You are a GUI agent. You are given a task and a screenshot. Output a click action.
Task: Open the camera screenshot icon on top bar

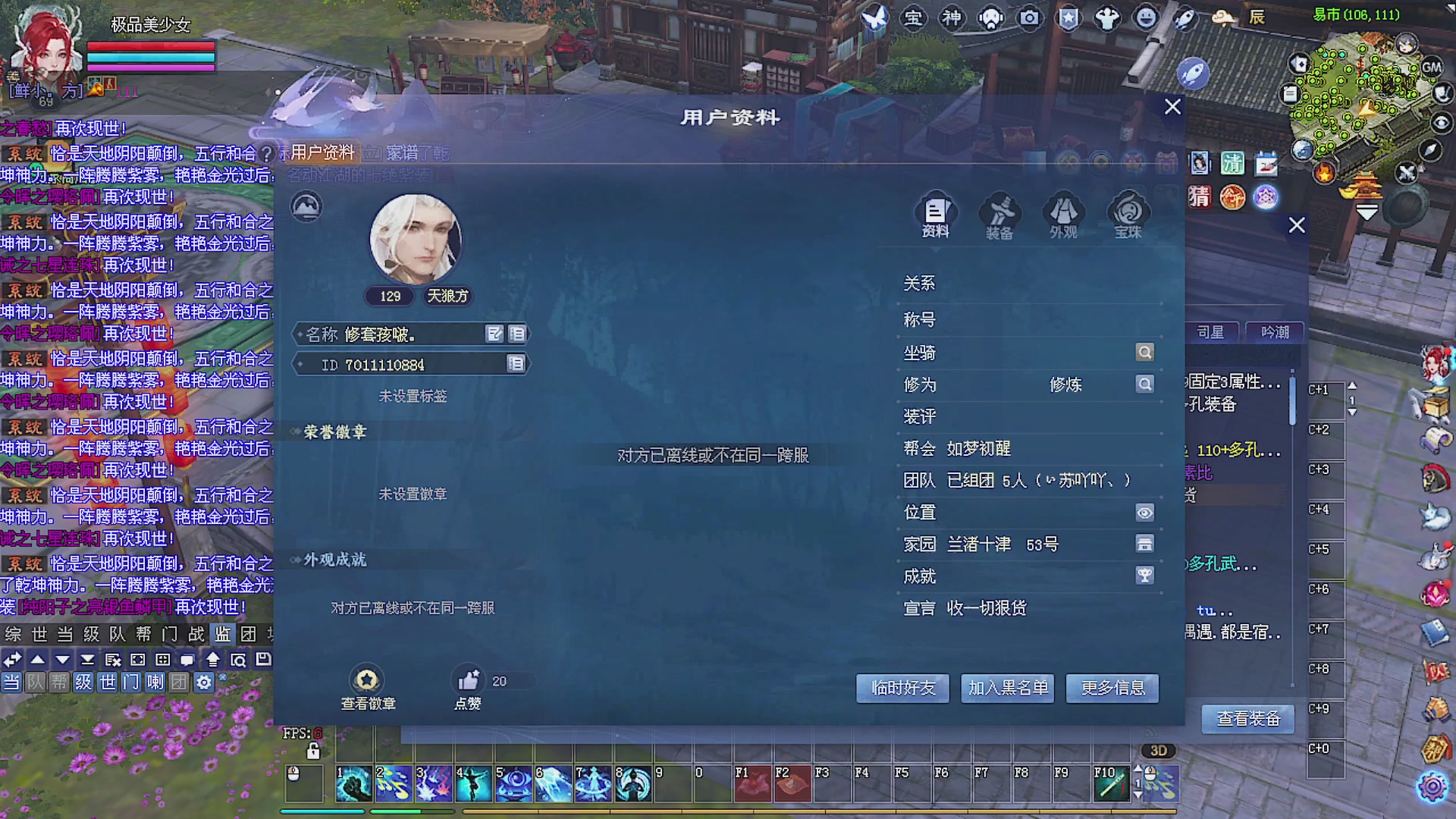pyautogui.click(x=1030, y=18)
